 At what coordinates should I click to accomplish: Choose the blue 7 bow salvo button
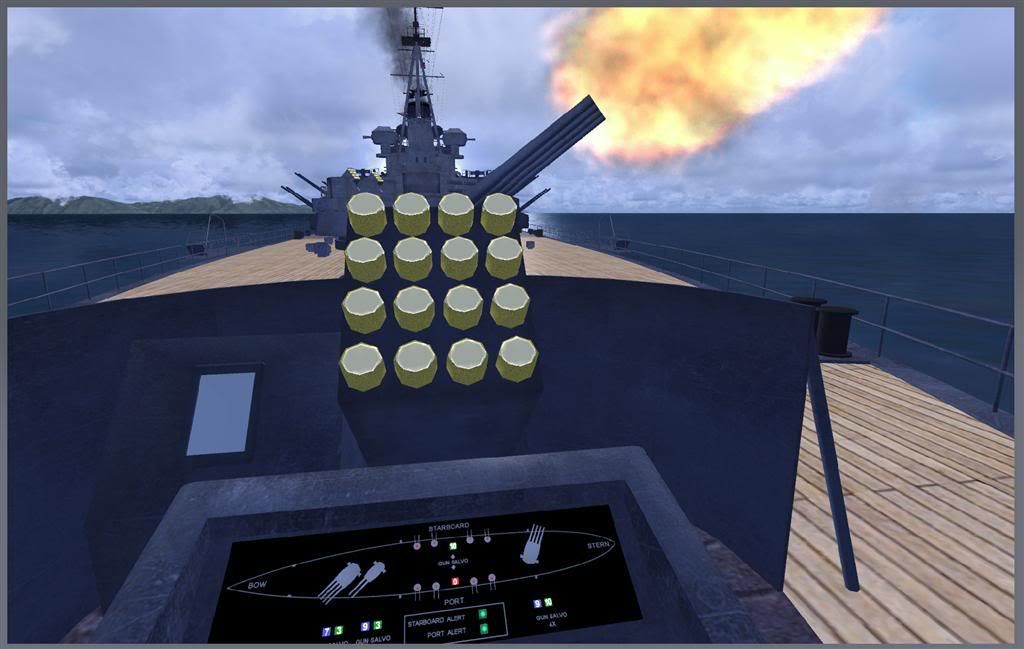point(329,630)
